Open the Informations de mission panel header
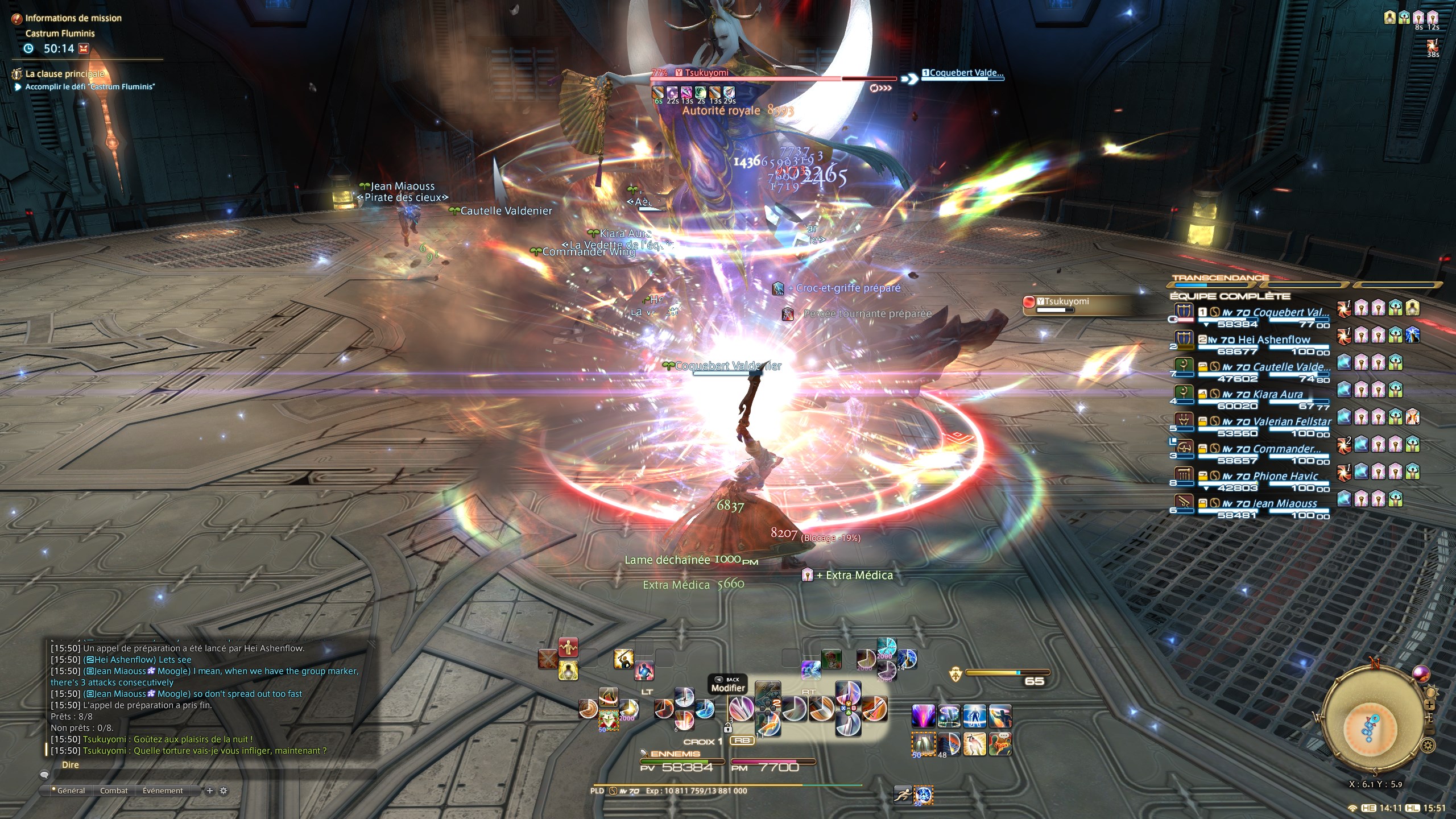Screen dimensions: 1456x819 click(x=73, y=18)
